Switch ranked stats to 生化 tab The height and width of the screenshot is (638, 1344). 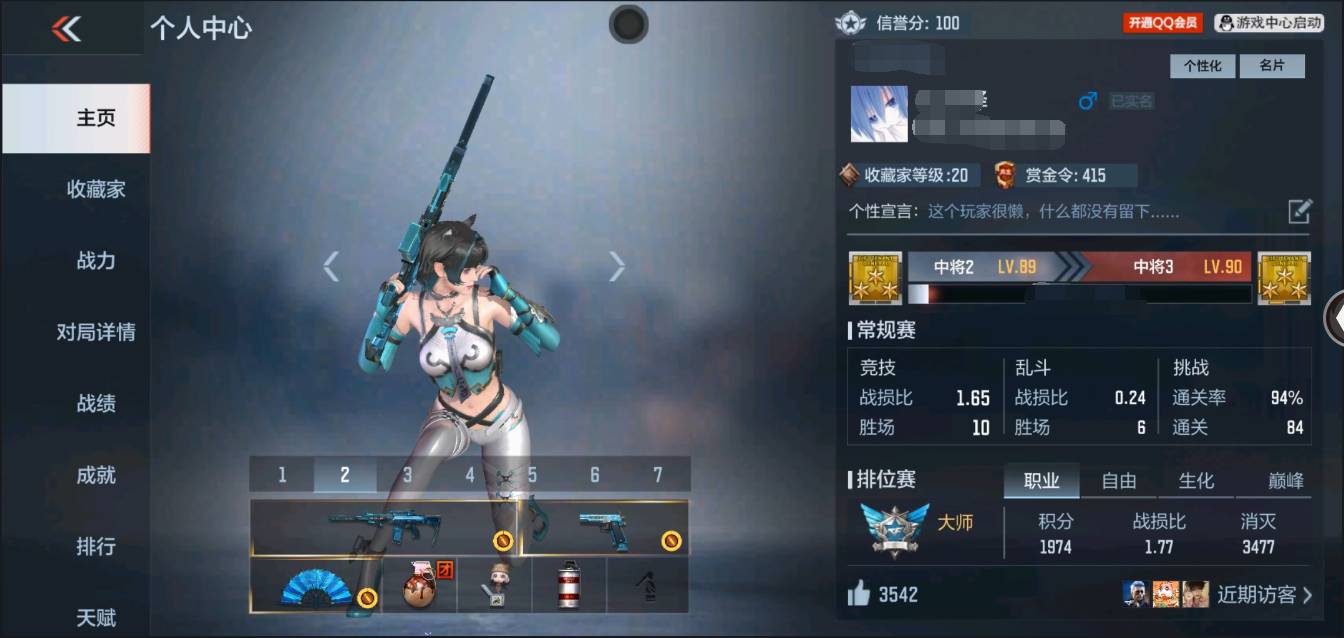tap(1196, 481)
